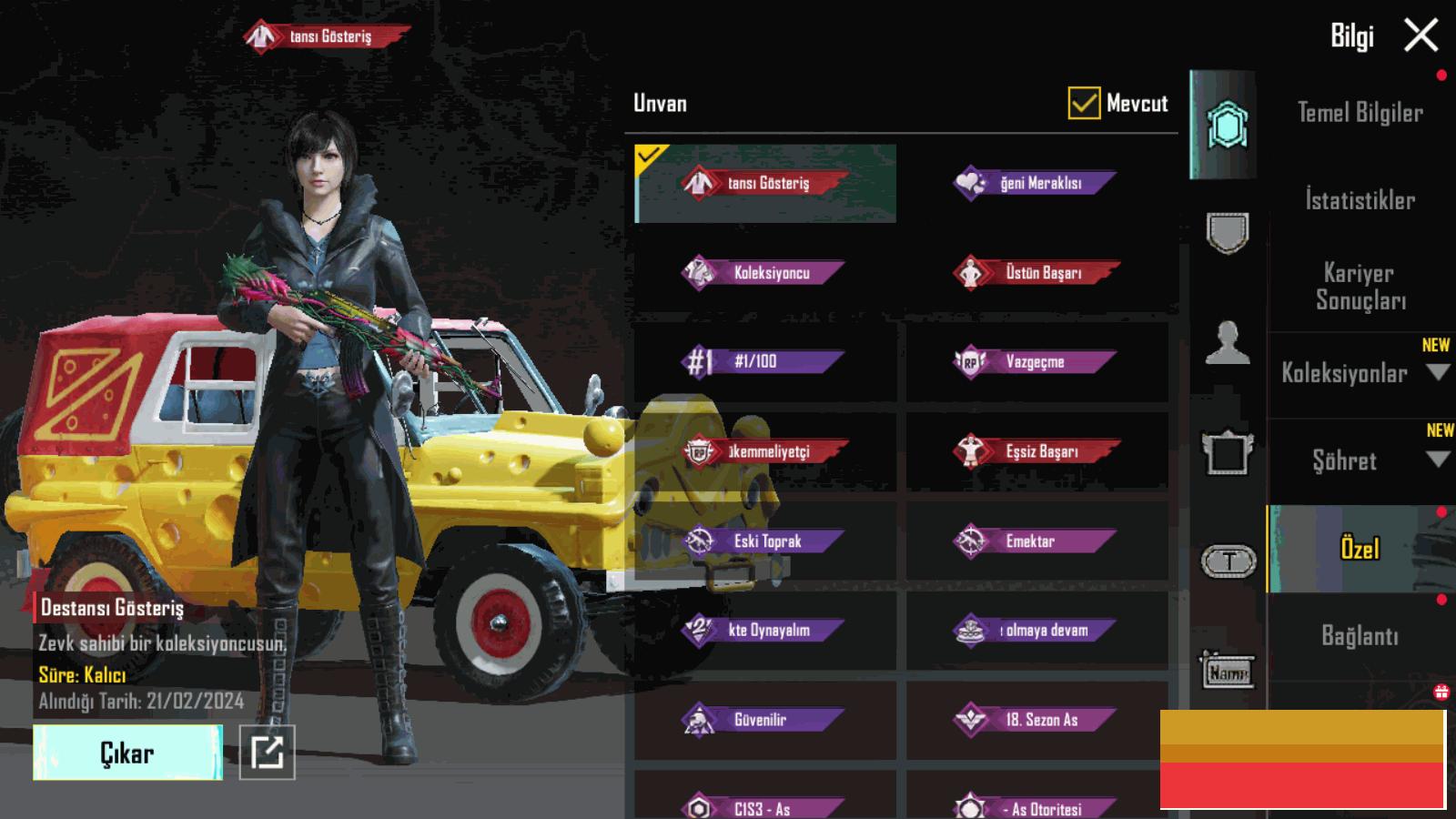This screenshot has width=1456, height=819.
Task: Select the Özel tab
Action: tap(1360, 549)
